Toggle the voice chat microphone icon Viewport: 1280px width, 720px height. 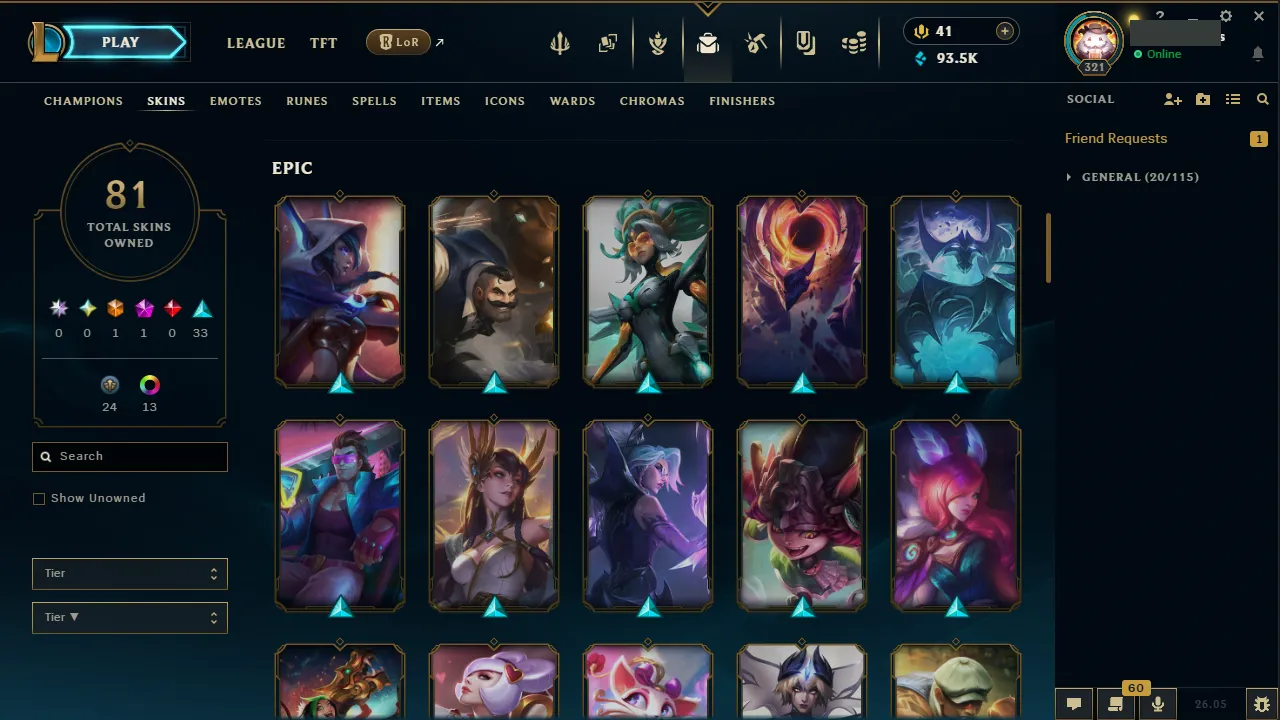1157,703
